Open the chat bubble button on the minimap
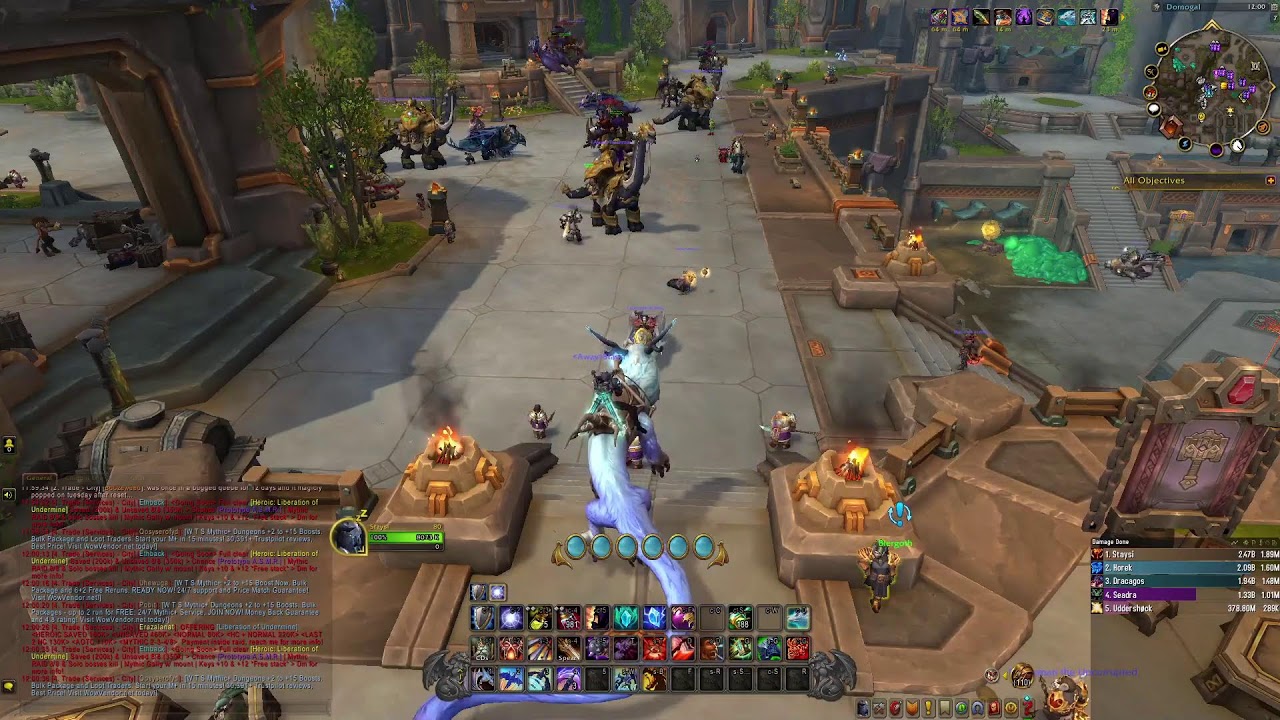Viewport: 1280px width, 720px height. (1153, 109)
